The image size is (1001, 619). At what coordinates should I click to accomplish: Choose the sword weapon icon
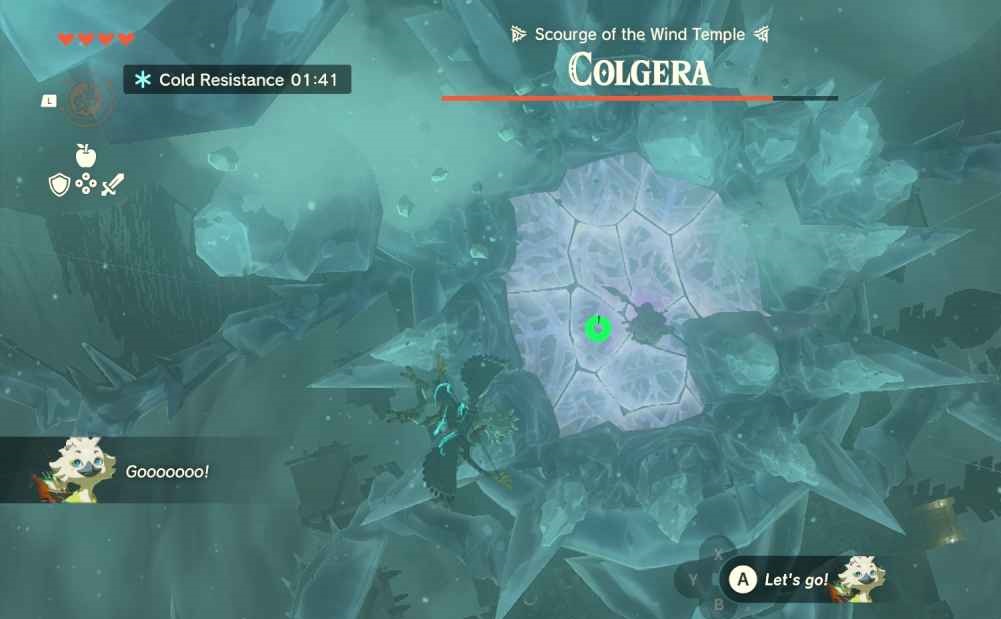[x=113, y=185]
